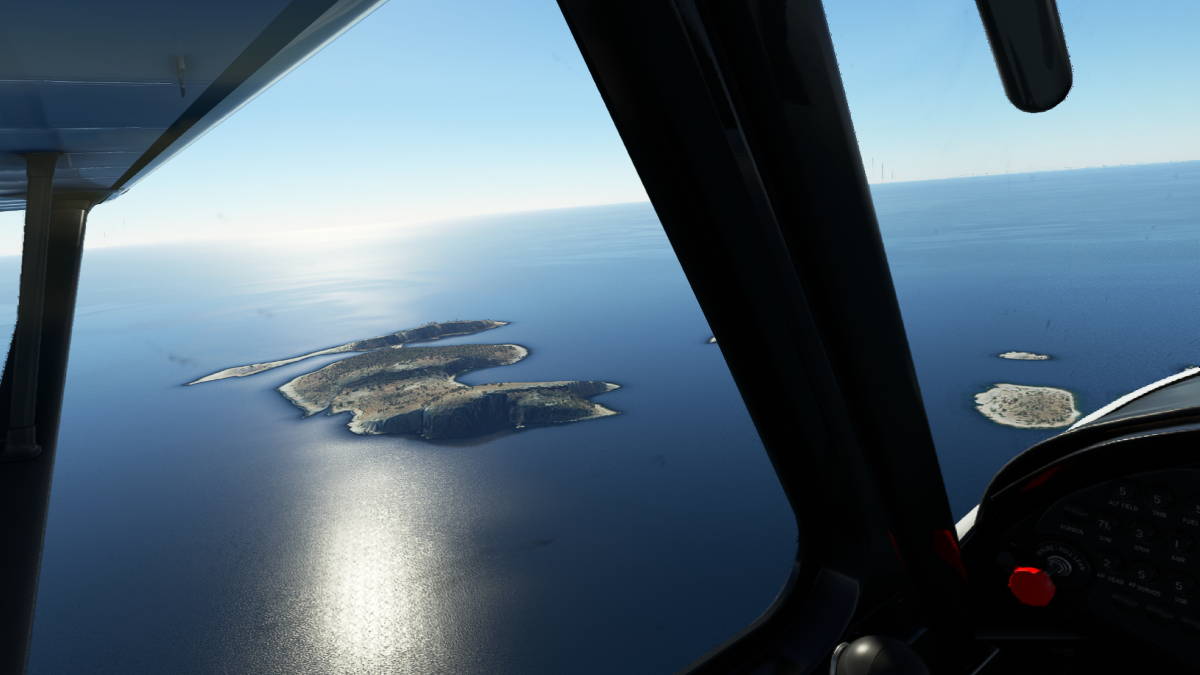Toggle the USB circuit breaker
The image size is (1200, 675).
coord(1178,586)
